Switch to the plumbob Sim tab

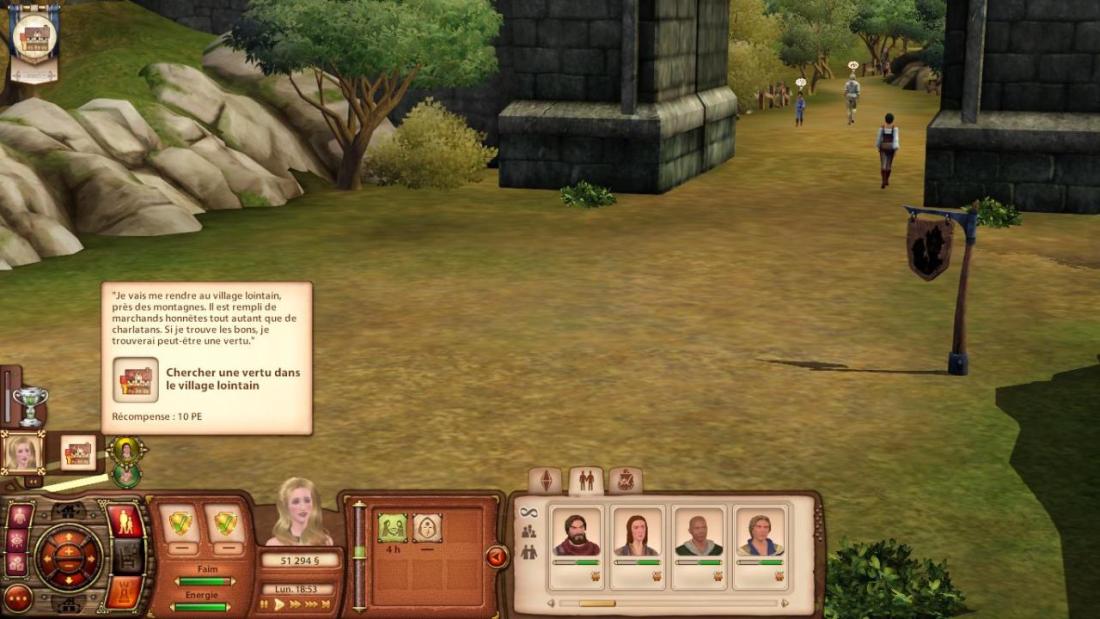(x=545, y=481)
